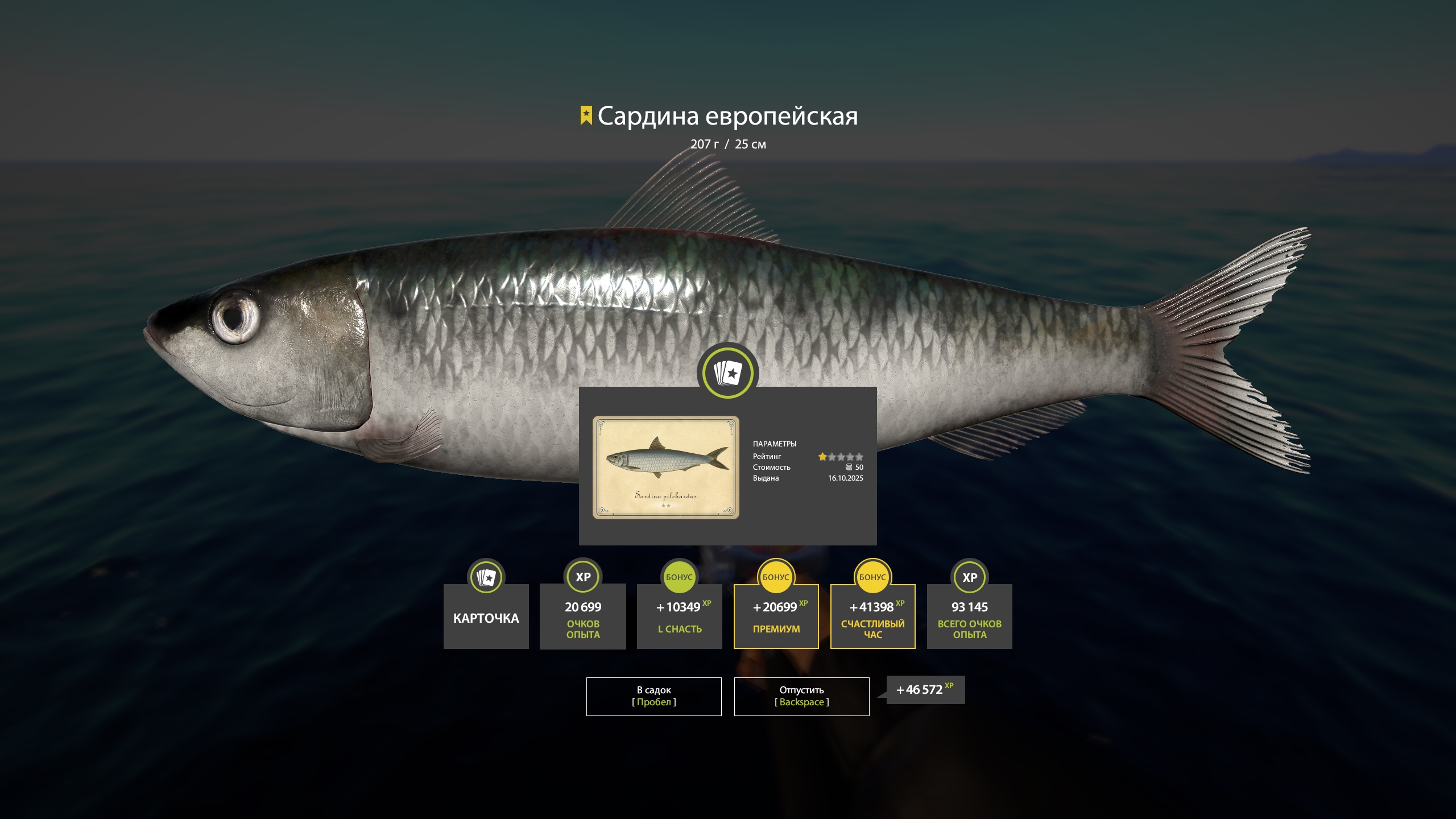Put the fish in the keepnet (В садок)
The image size is (1456, 819).
pyautogui.click(x=653, y=696)
